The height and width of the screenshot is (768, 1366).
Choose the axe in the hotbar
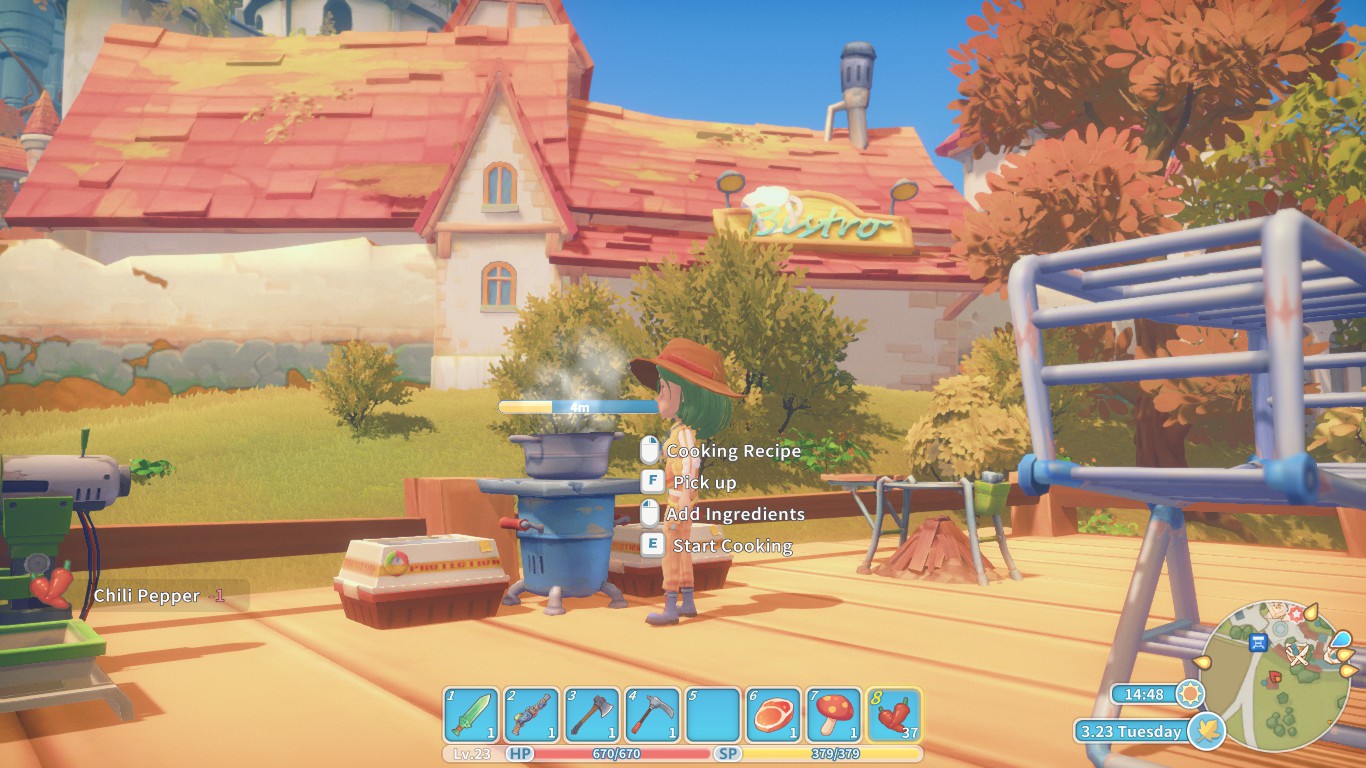592,715
